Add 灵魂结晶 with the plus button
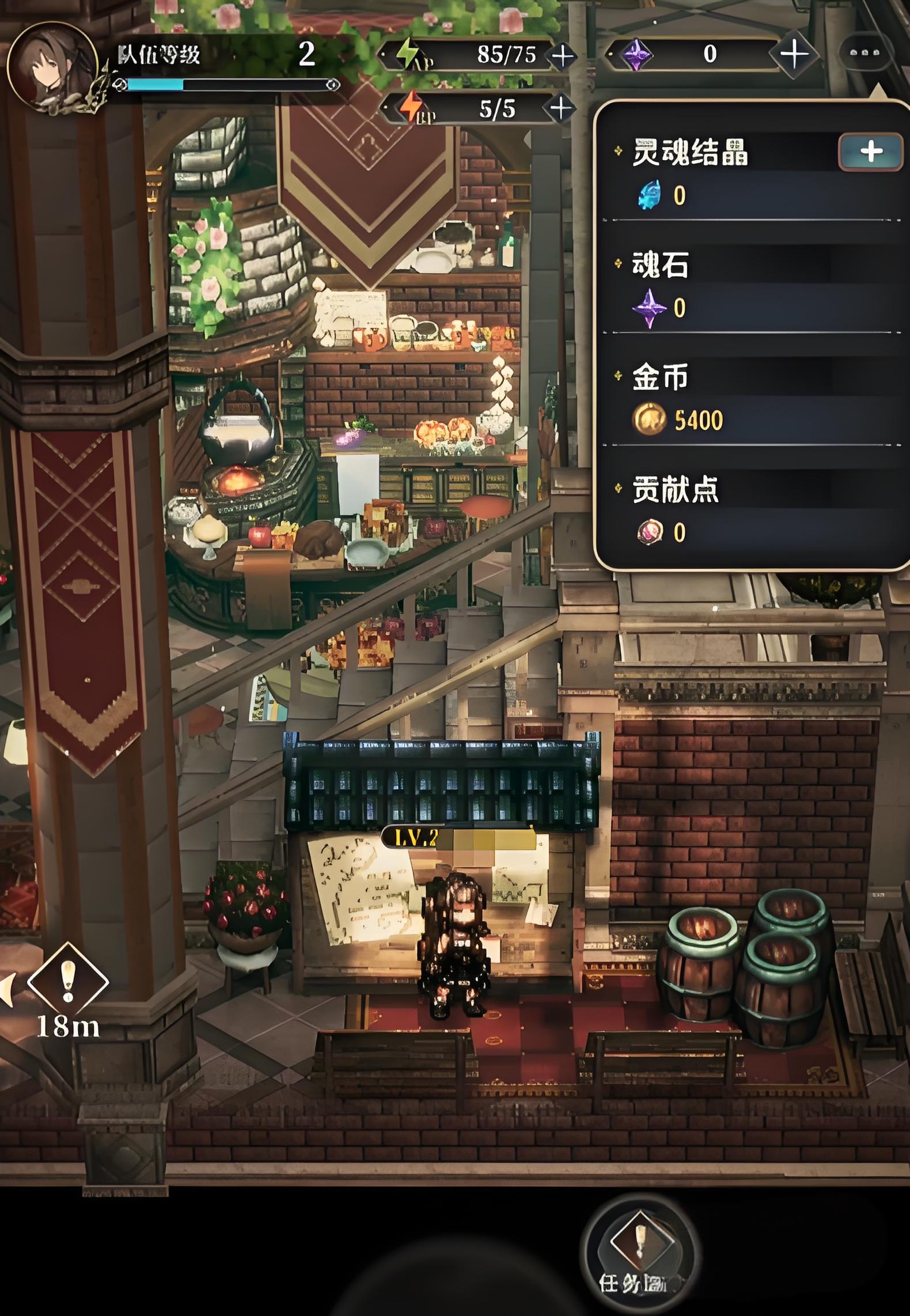910x1316 pixels. click(x=870, y=152)
